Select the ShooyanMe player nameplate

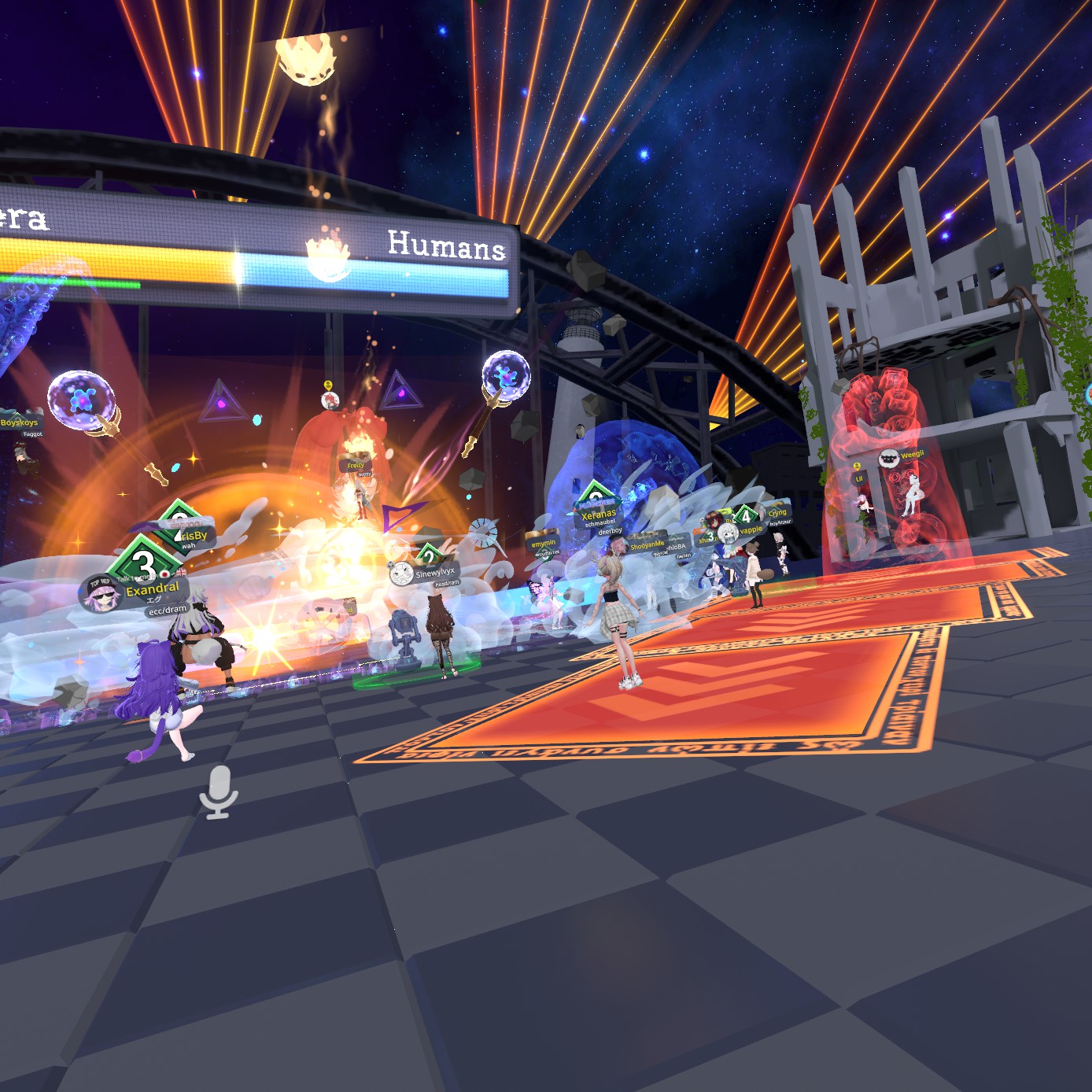coord(647,545)
